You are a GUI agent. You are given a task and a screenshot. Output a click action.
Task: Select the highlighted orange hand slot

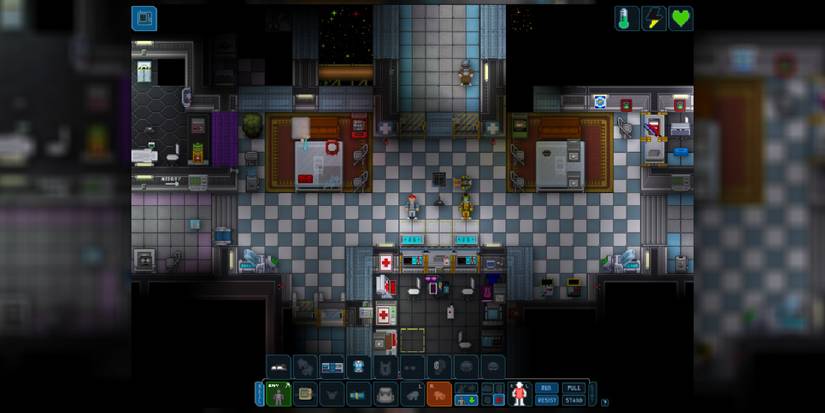(x=438, y=394)
